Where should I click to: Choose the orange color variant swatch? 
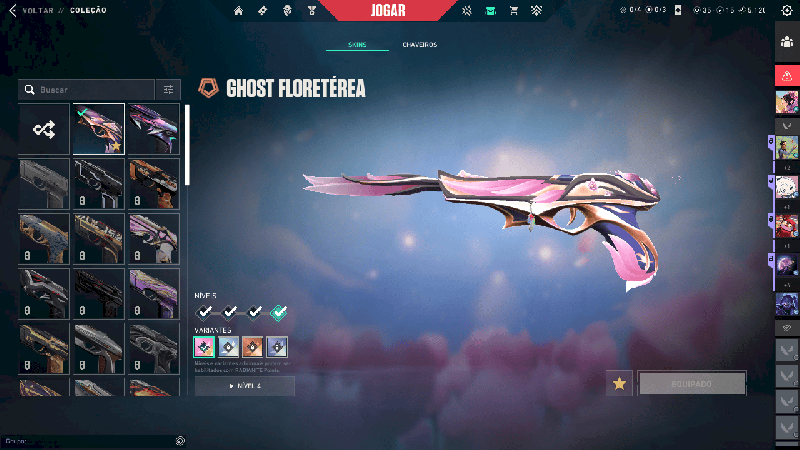click(252, 347)
